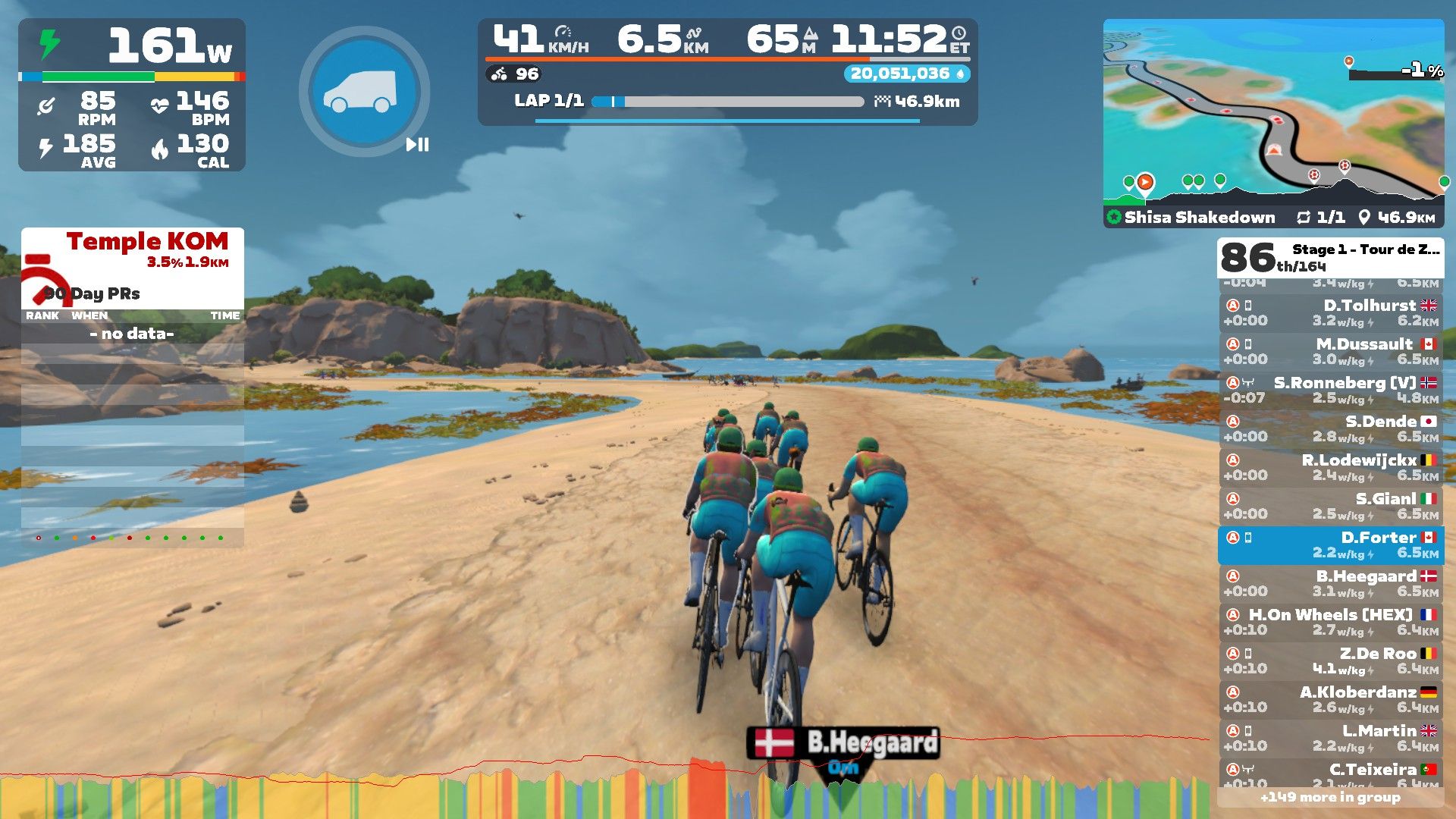Open the Stage 1 event position header

click(1330, 258)
